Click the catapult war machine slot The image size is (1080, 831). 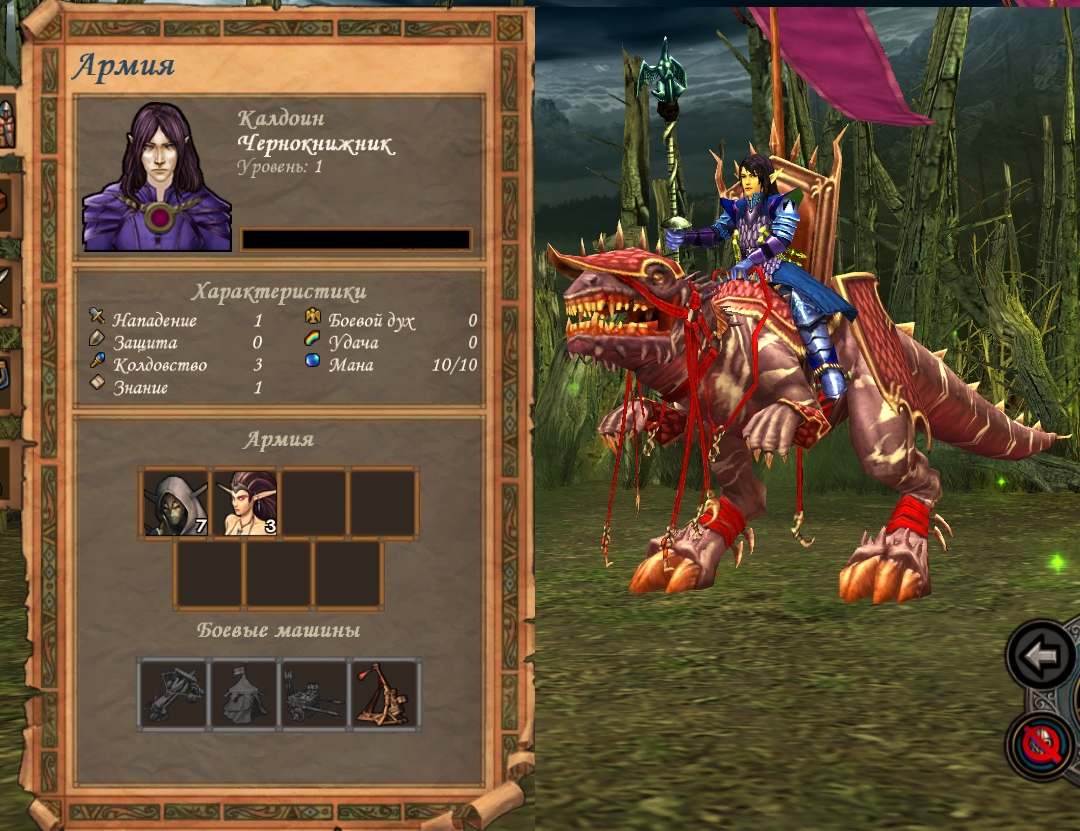click(386, 694)
